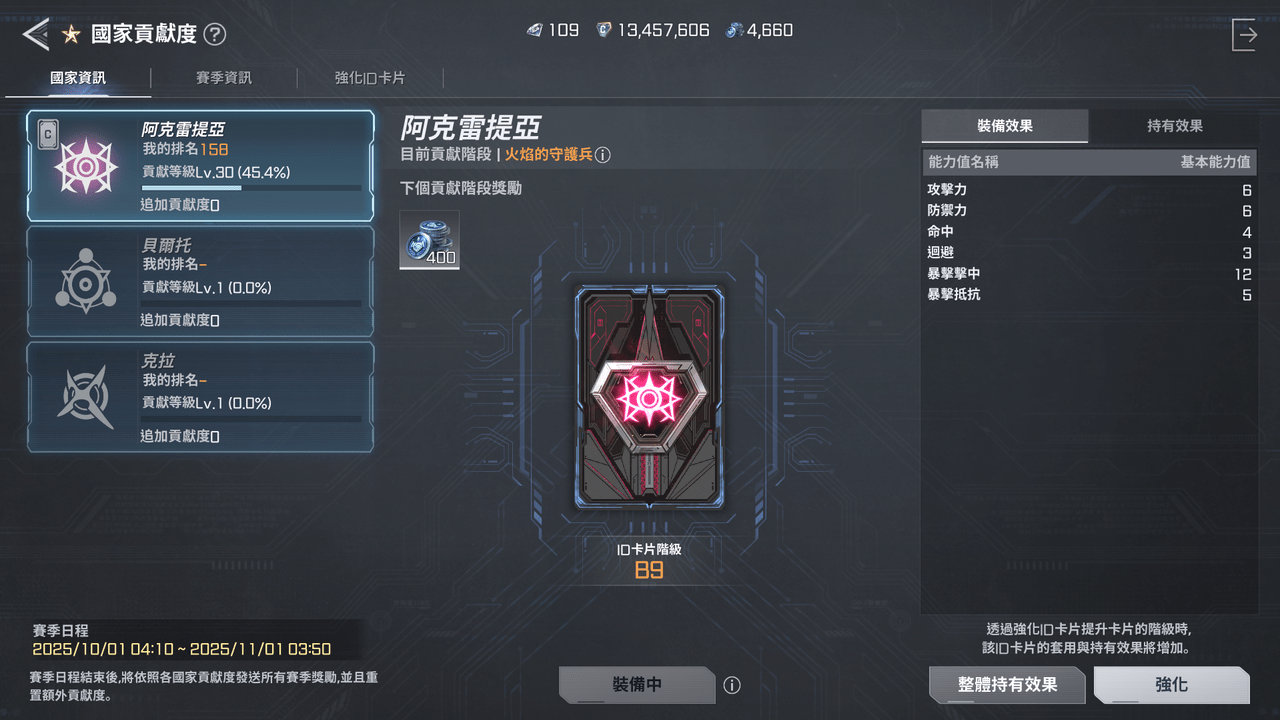Toggle the 持有效果 view
Viewport: 1280px width, 720px height.
point(1175,126)
